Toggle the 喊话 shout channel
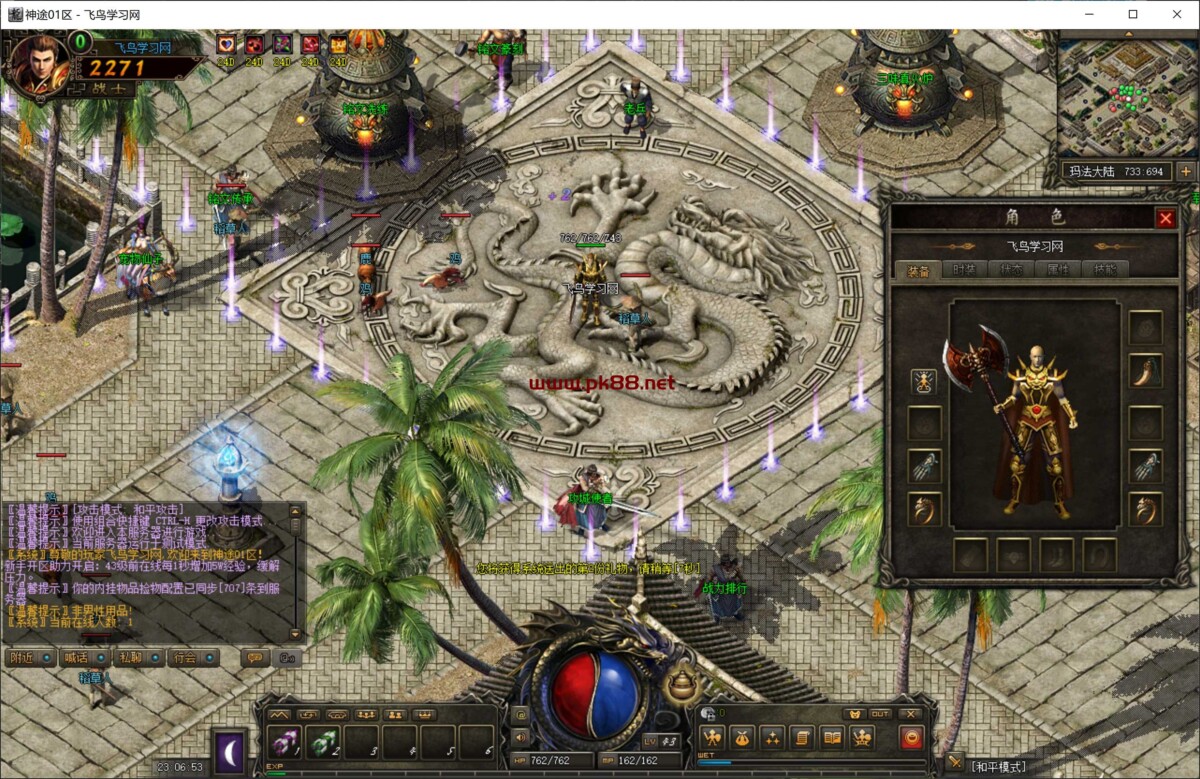 [77, 657]
